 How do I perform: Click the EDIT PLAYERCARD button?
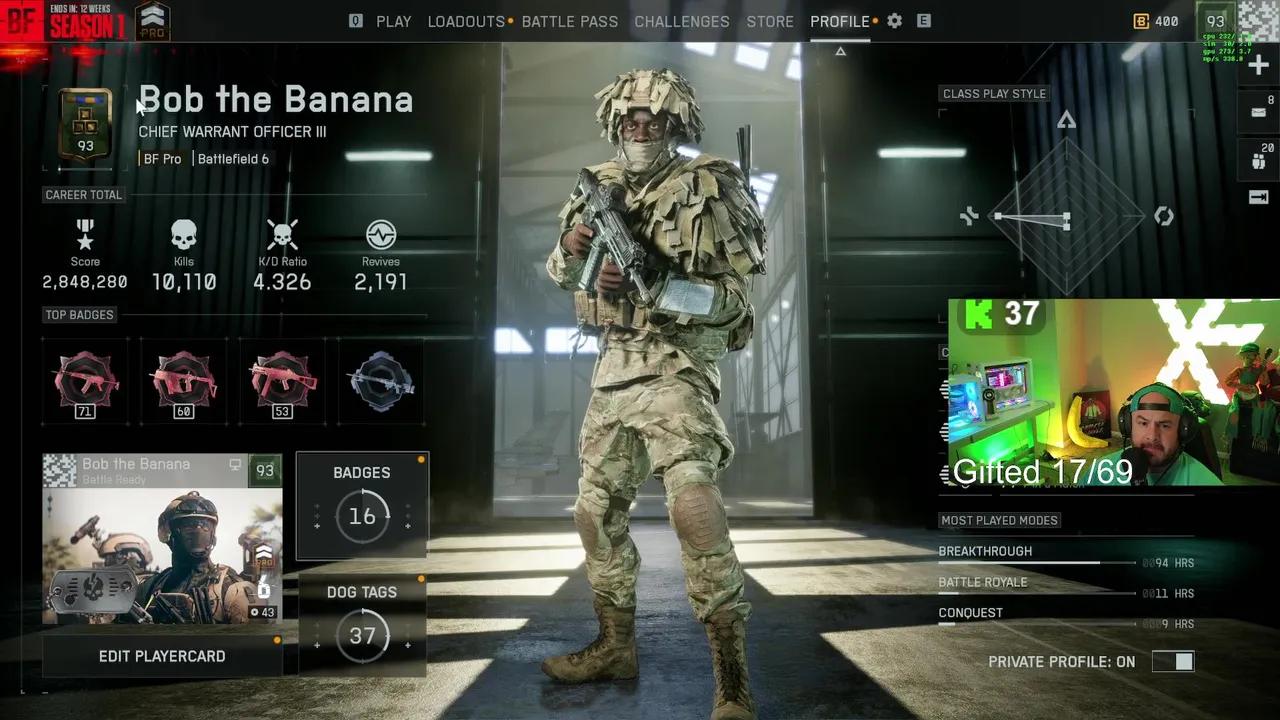click(x=162, y=656)
